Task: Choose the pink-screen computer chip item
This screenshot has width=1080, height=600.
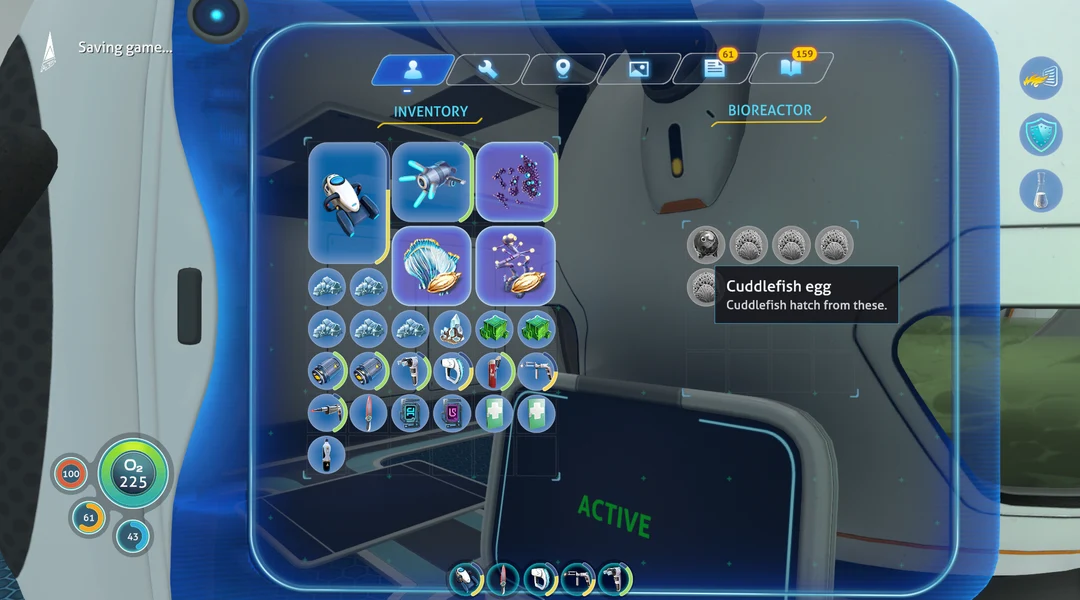Action: (x=452, y=412)
